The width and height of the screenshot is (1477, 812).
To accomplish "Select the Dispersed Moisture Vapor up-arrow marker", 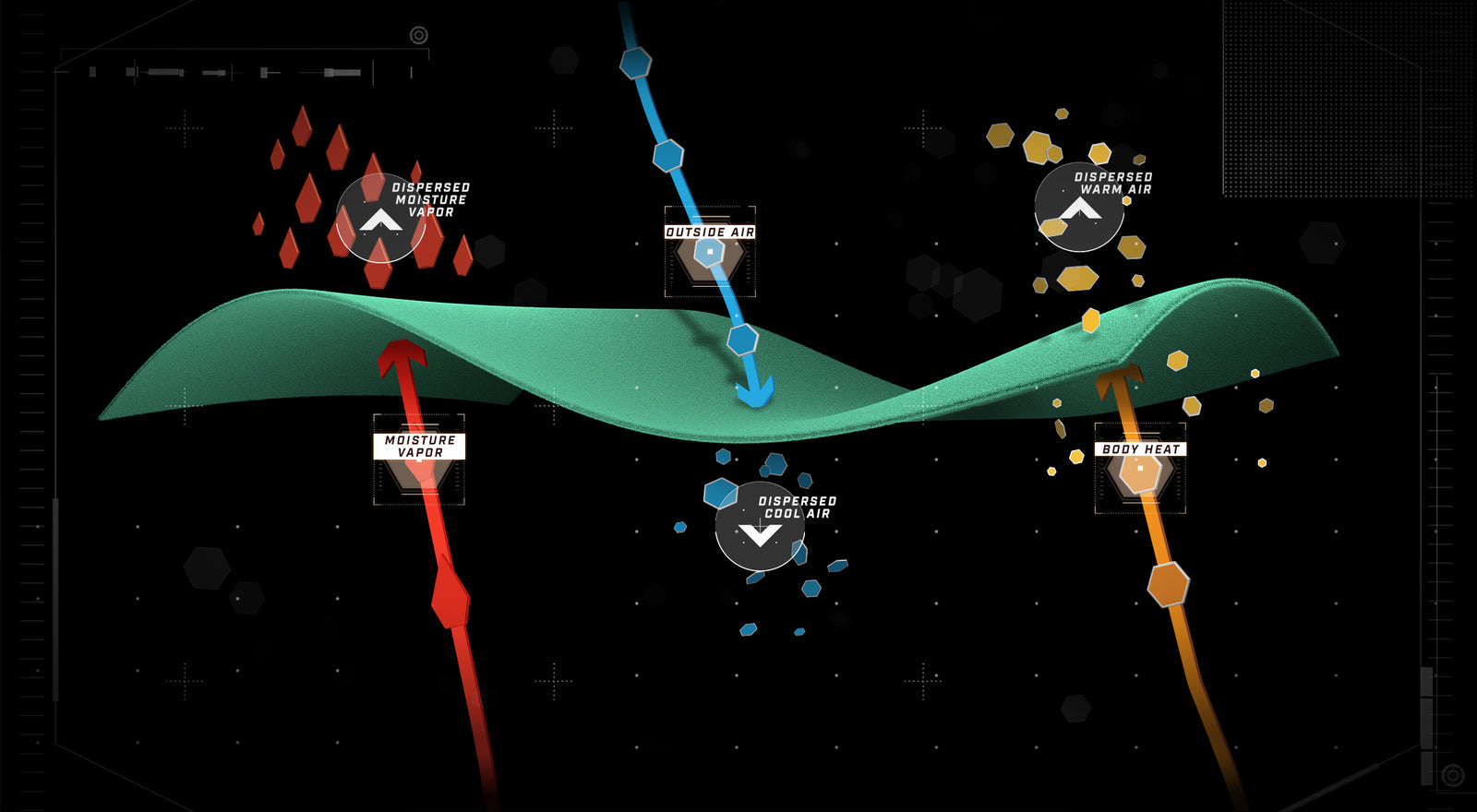I will pyautogui.click(x=380, y=219).
